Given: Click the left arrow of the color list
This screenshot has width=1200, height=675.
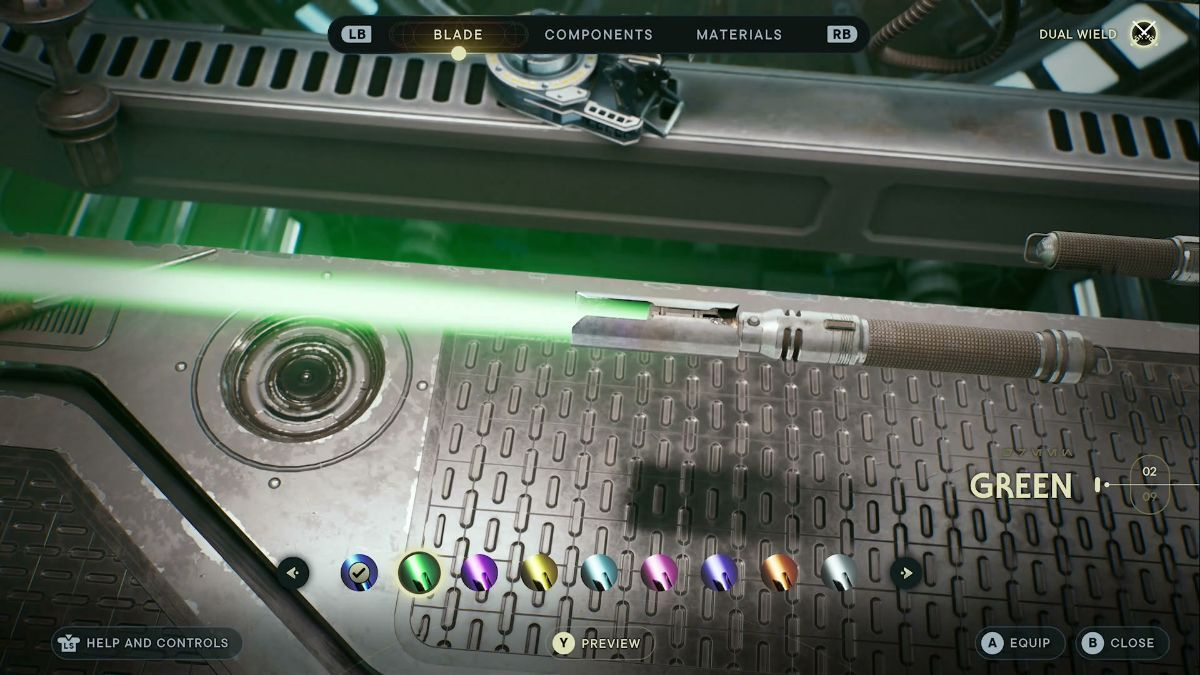Looking at the screenshot, I should (293, 573).
